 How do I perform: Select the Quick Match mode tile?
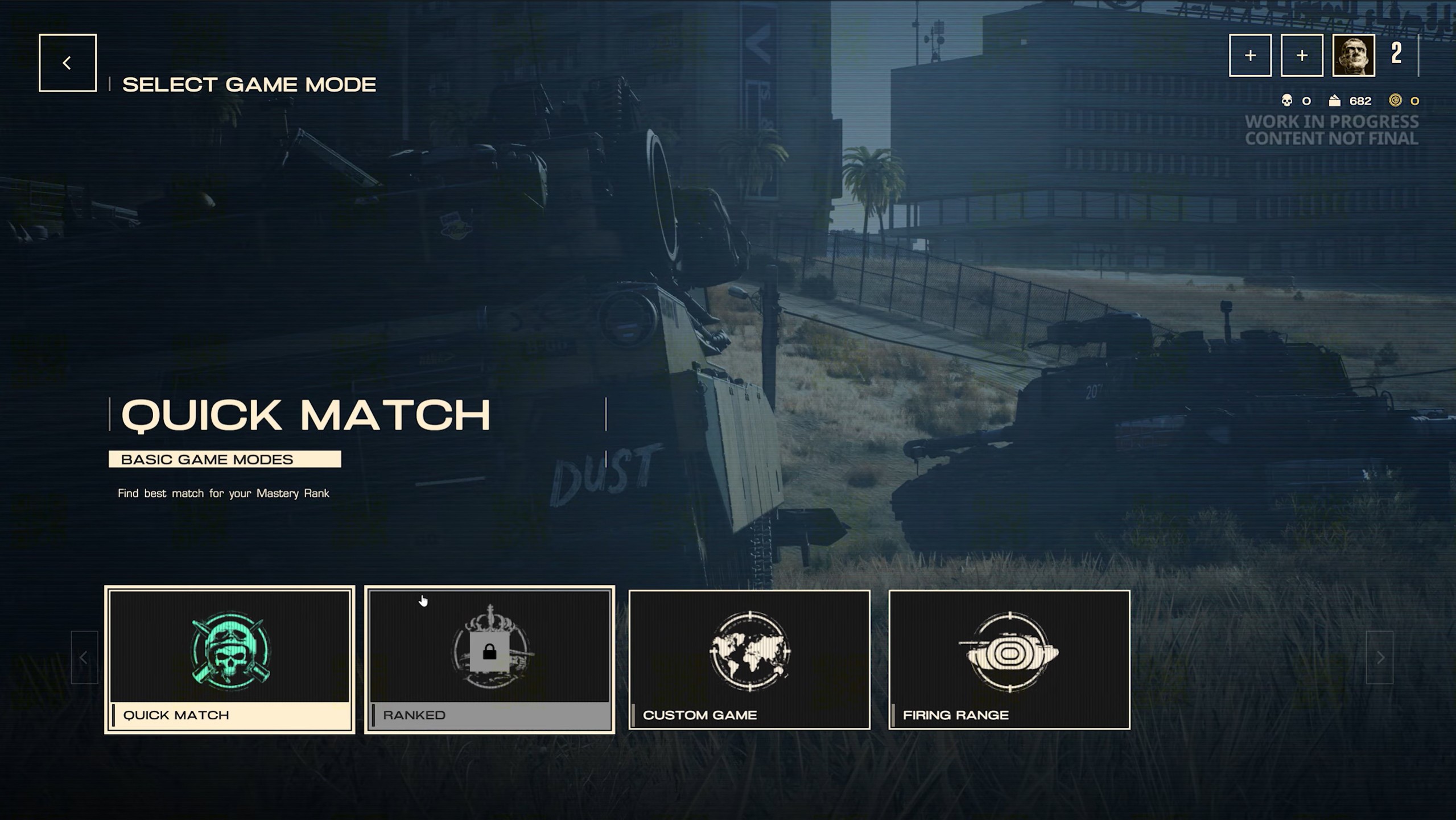pos(230,660)
